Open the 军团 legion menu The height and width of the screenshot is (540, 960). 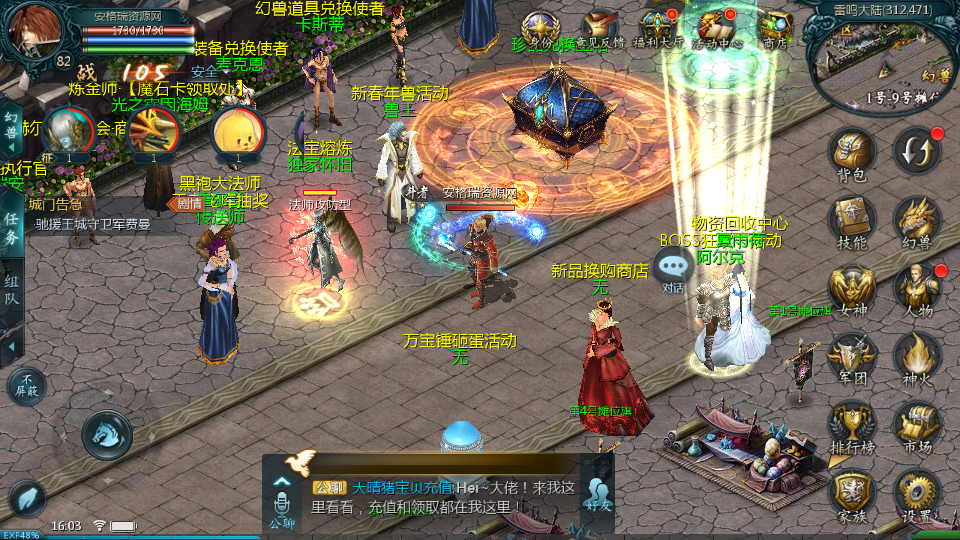click(852, 356)
